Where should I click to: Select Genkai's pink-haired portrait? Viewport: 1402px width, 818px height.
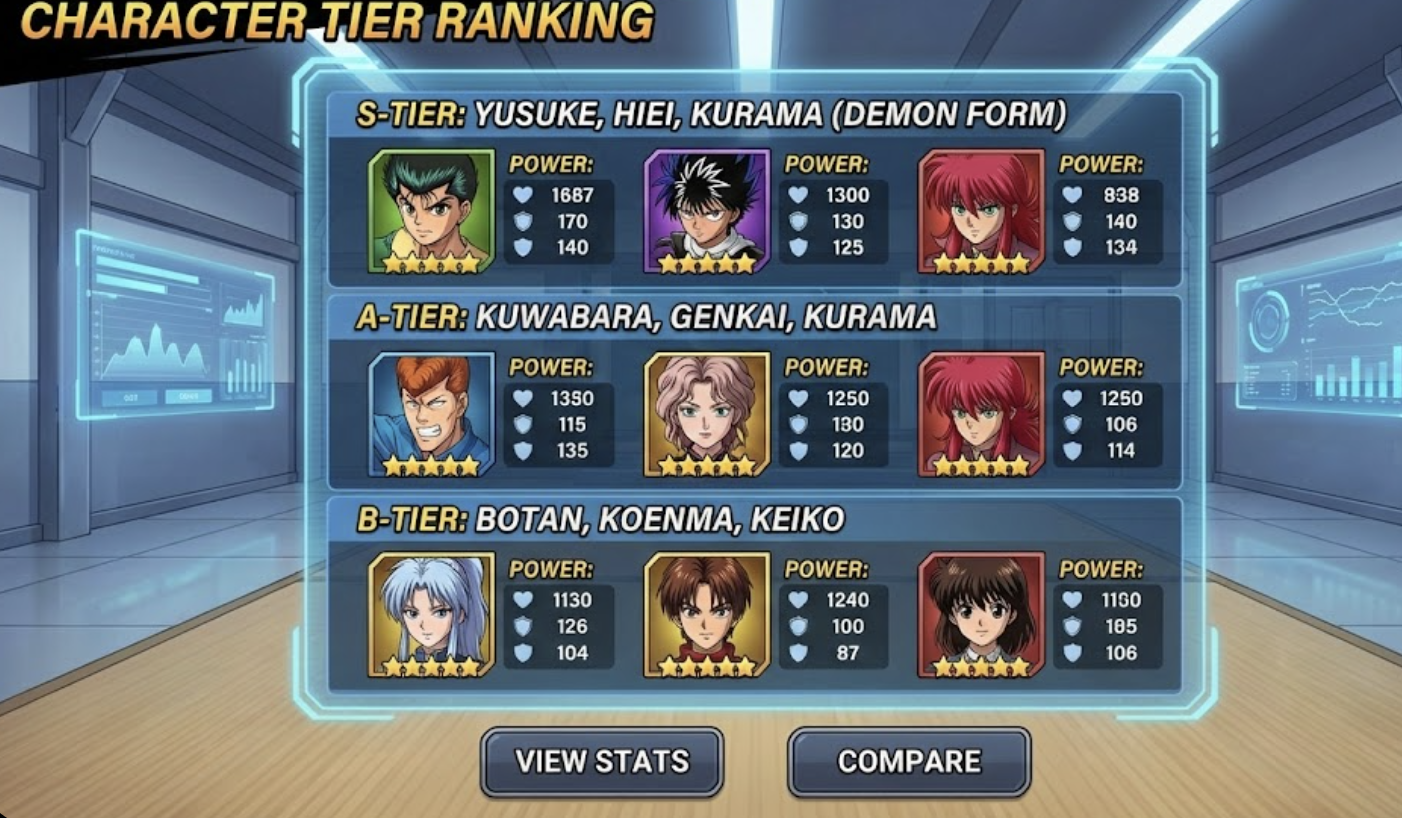tap(707, 414)
